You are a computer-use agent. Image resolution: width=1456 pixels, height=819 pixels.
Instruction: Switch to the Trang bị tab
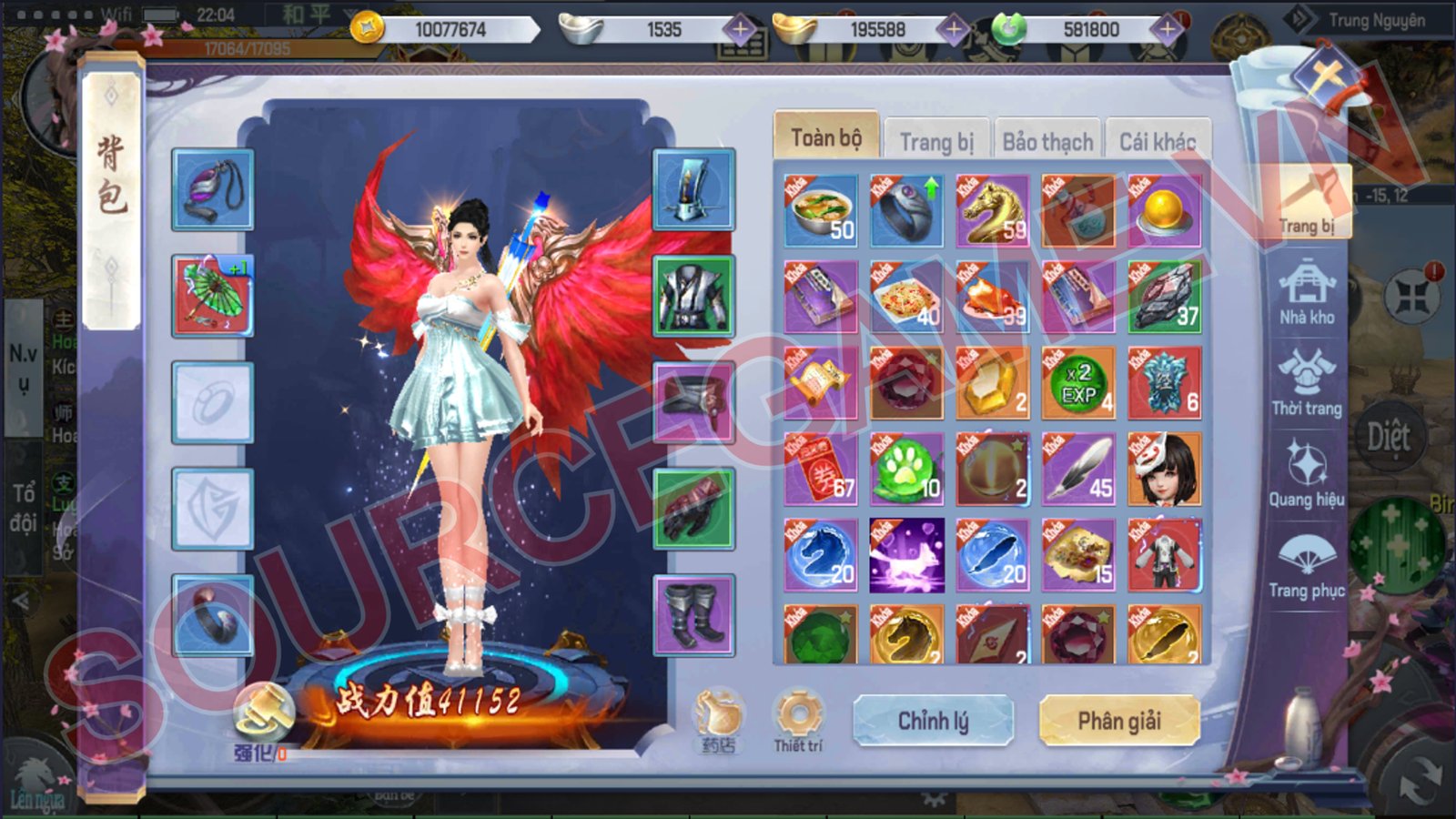tap(936, 142)
